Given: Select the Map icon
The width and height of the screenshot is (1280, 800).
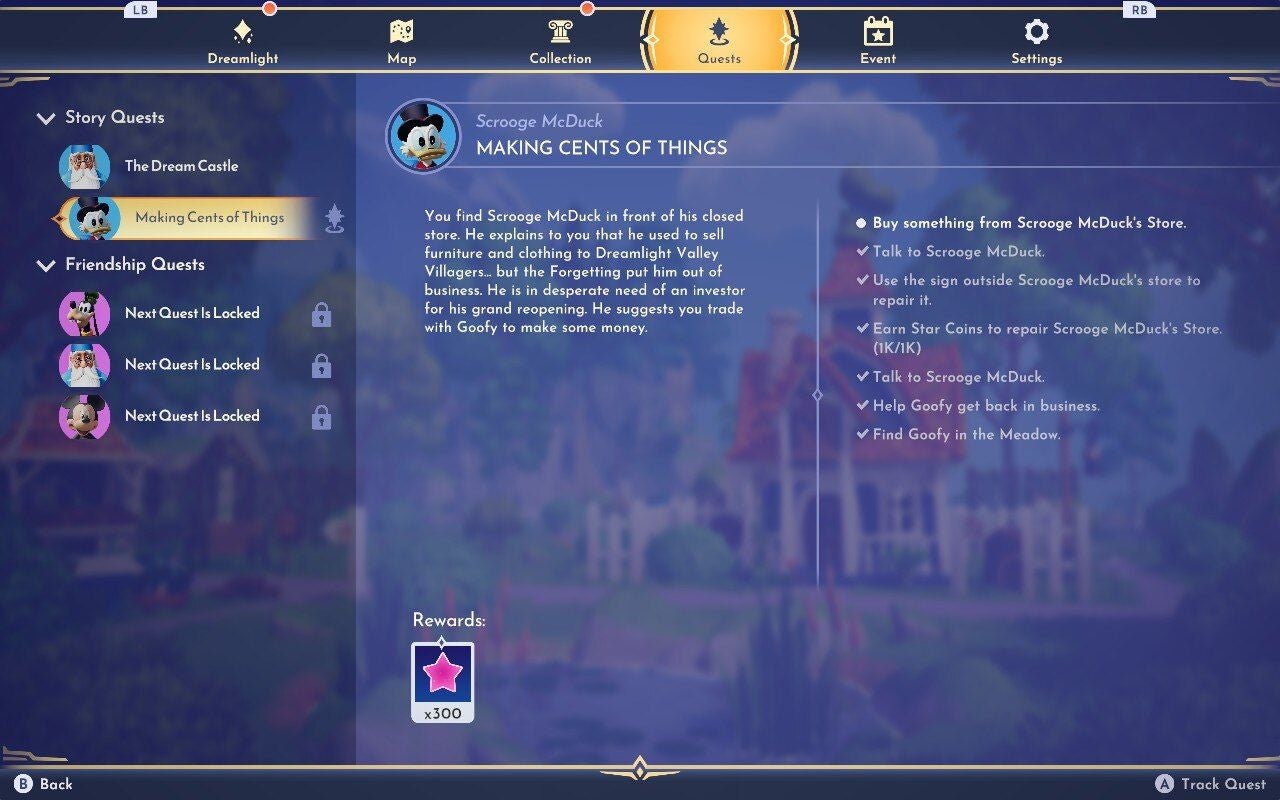Looking at the screenshot, I should pyautogui.click(x=401, y=30).
